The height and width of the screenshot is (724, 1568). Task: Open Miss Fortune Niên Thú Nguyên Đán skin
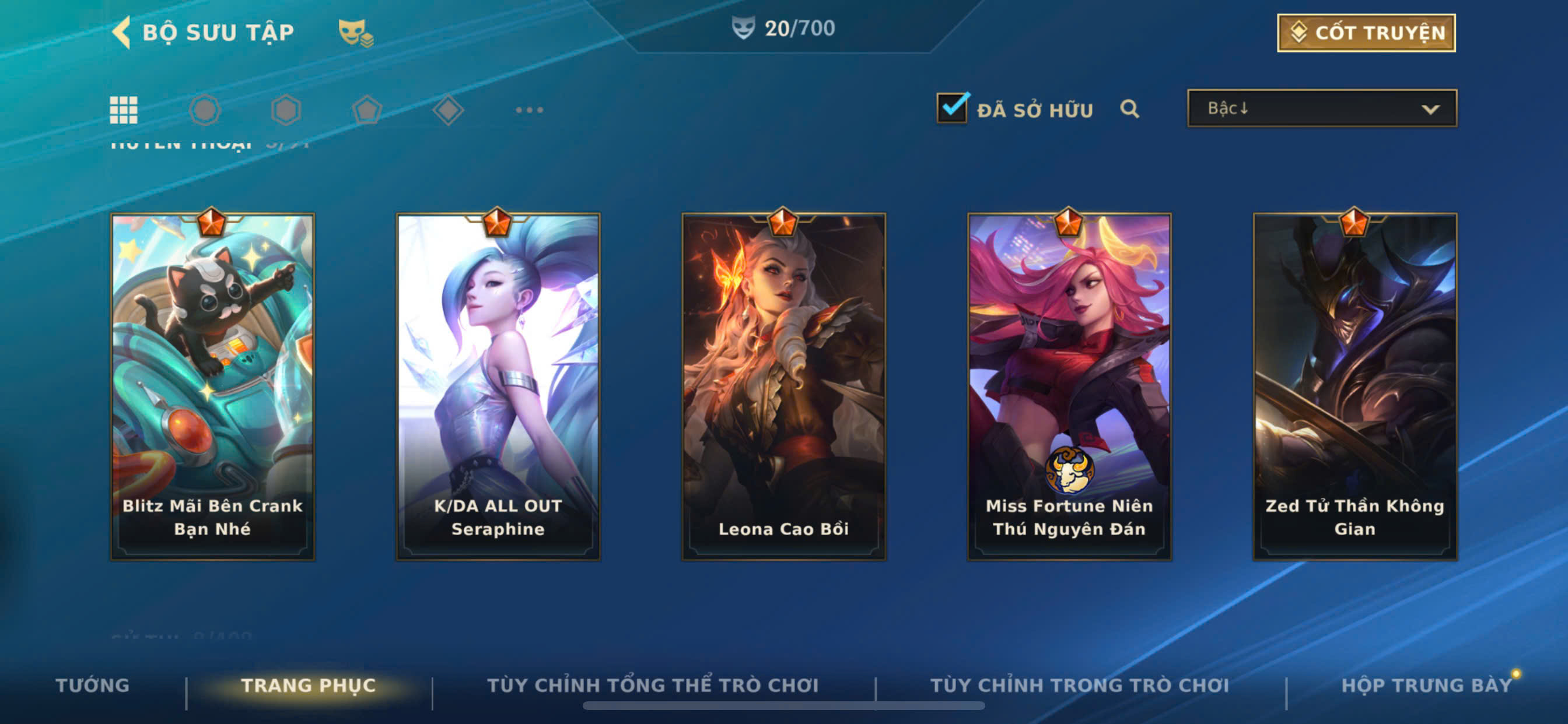[1069, 386]
